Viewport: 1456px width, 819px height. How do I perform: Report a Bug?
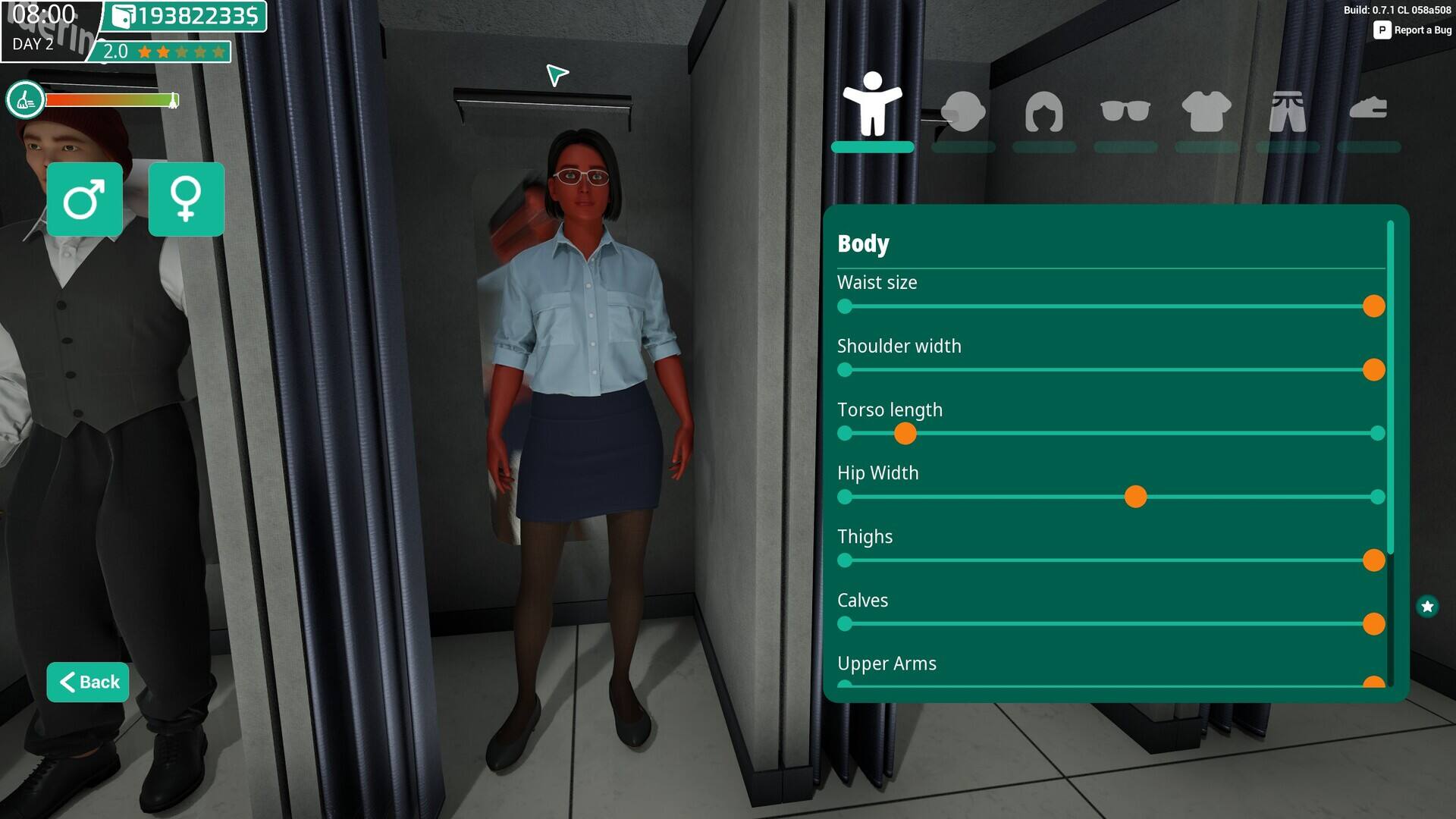(1413, 30)
